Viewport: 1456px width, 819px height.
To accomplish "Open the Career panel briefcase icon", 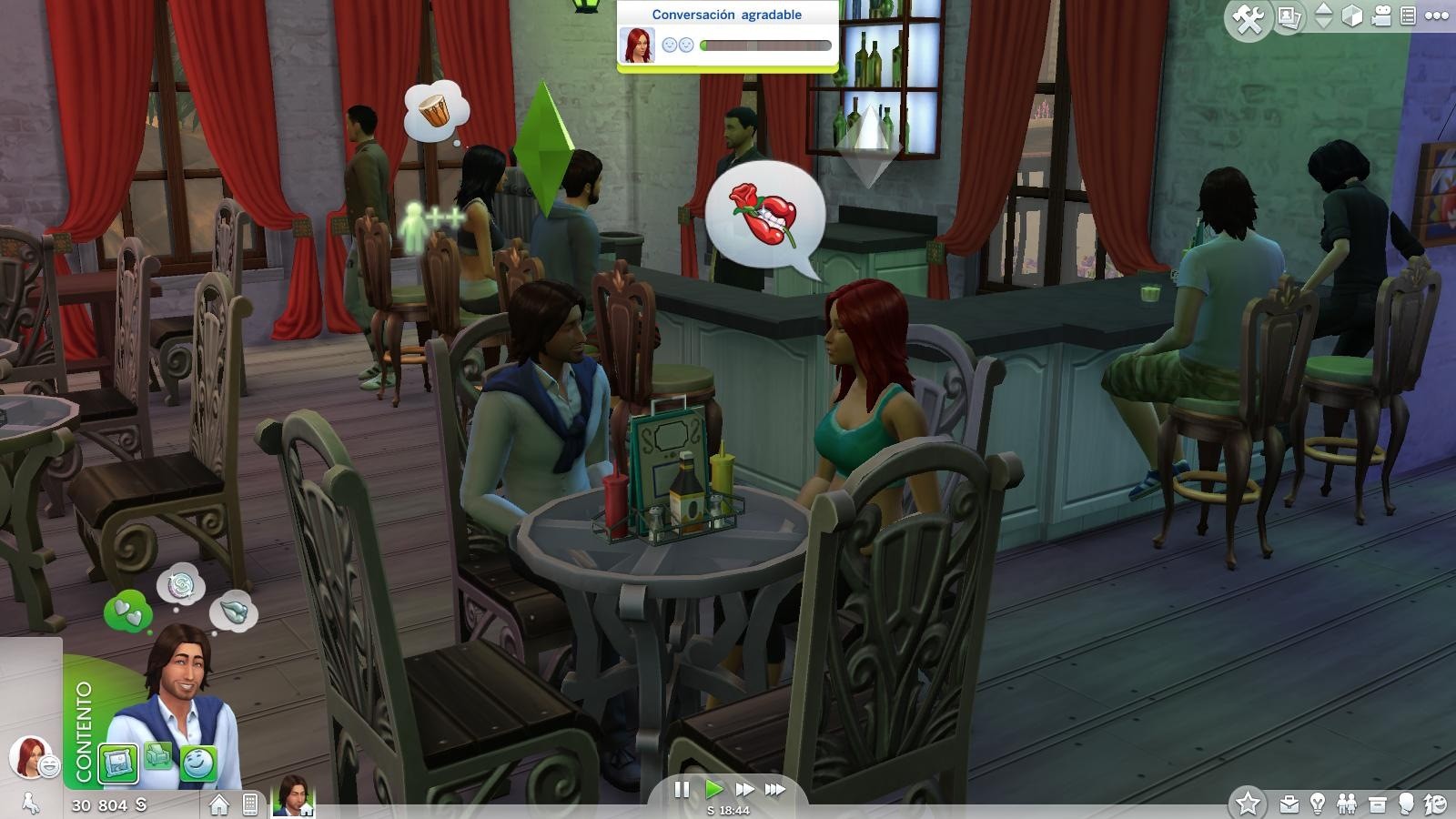I will coord(1289,804).
